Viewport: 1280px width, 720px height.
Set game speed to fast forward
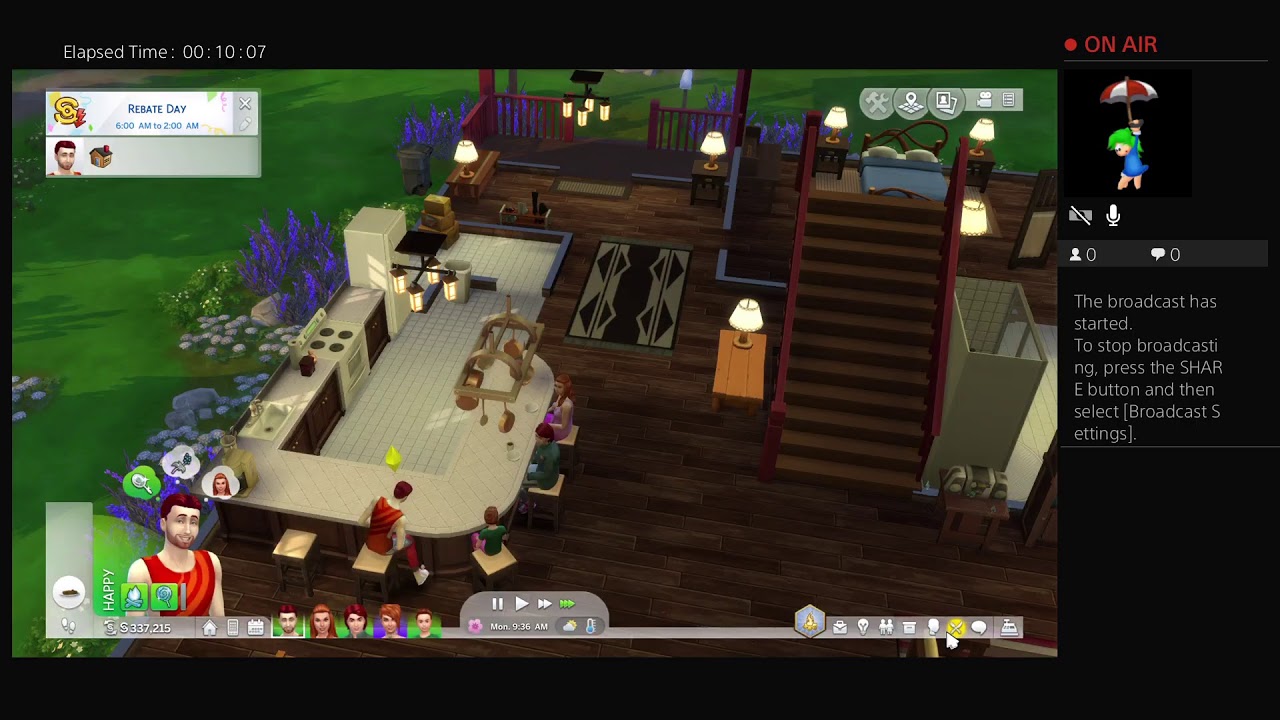click(x=544, y=604)
